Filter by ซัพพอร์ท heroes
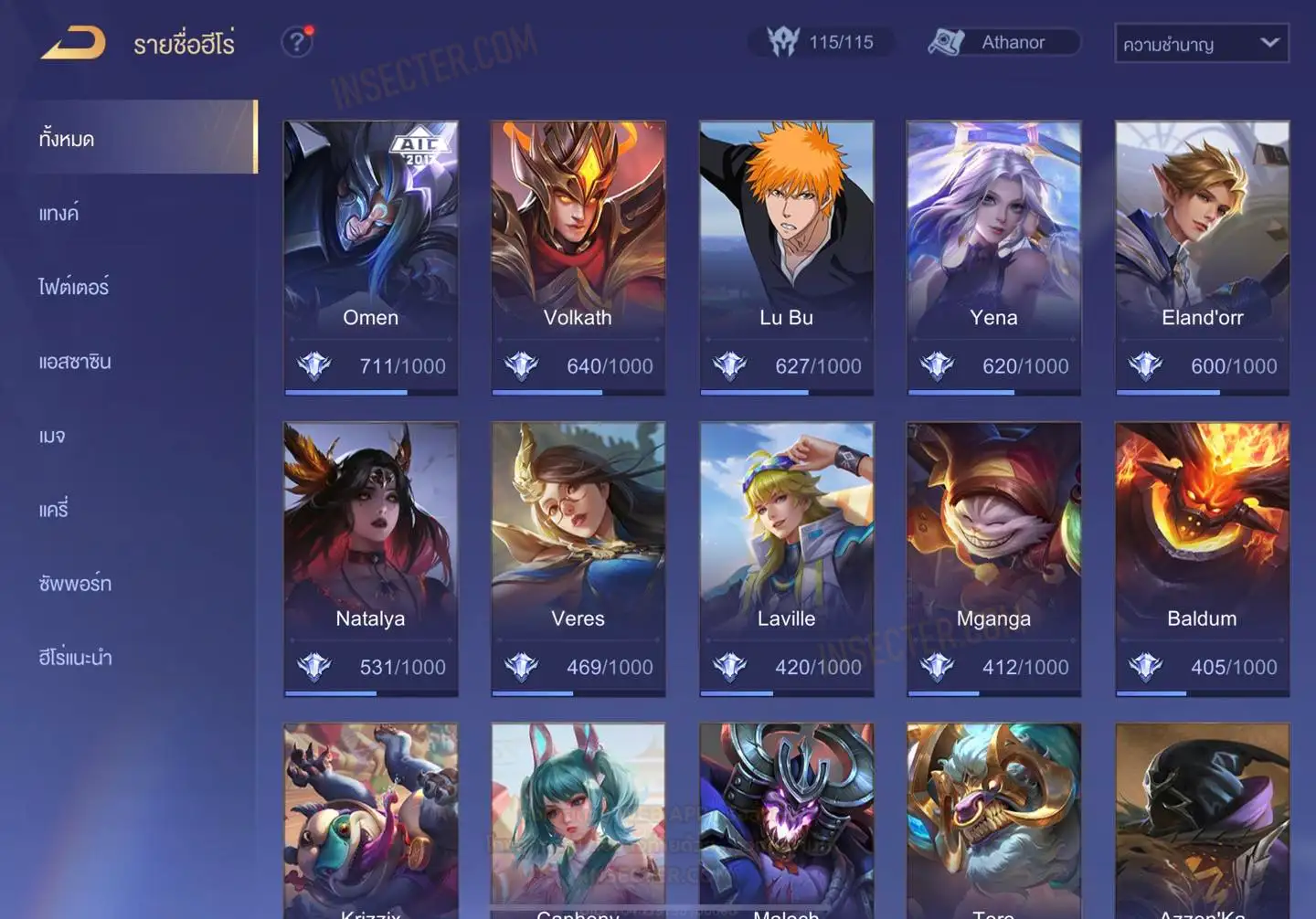1316x919 pixels. click(75, 584)
